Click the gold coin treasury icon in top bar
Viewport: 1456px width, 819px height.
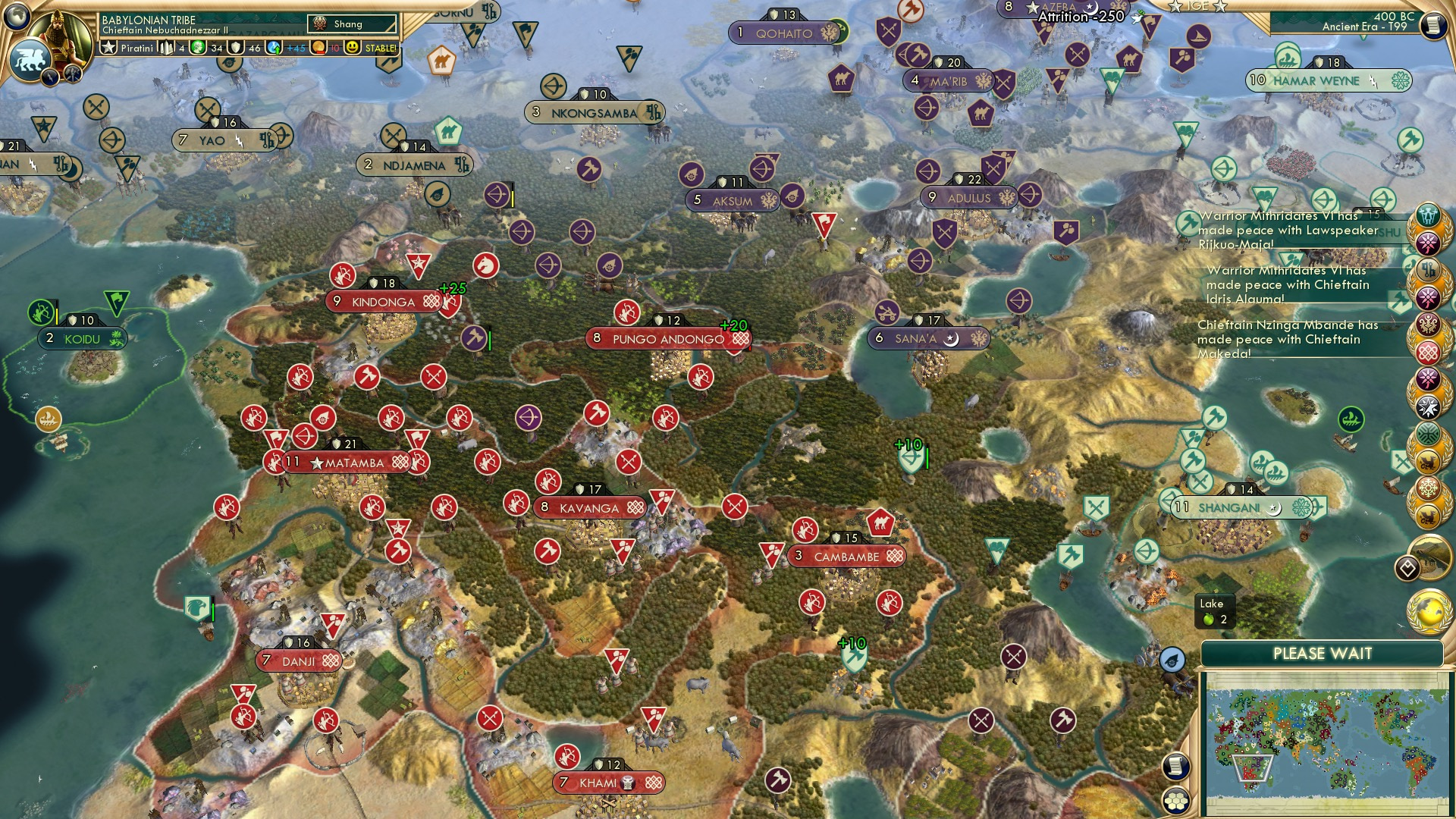click(x=318, y=48)
